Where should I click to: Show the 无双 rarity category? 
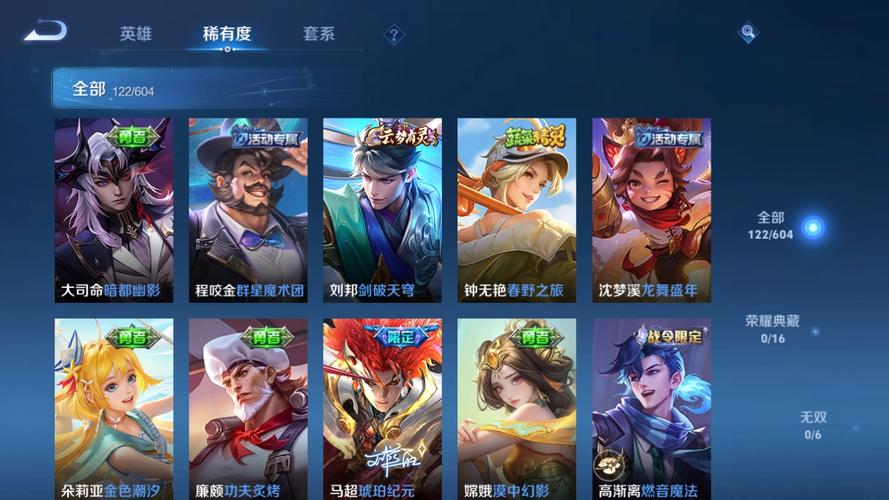[813, 425]
